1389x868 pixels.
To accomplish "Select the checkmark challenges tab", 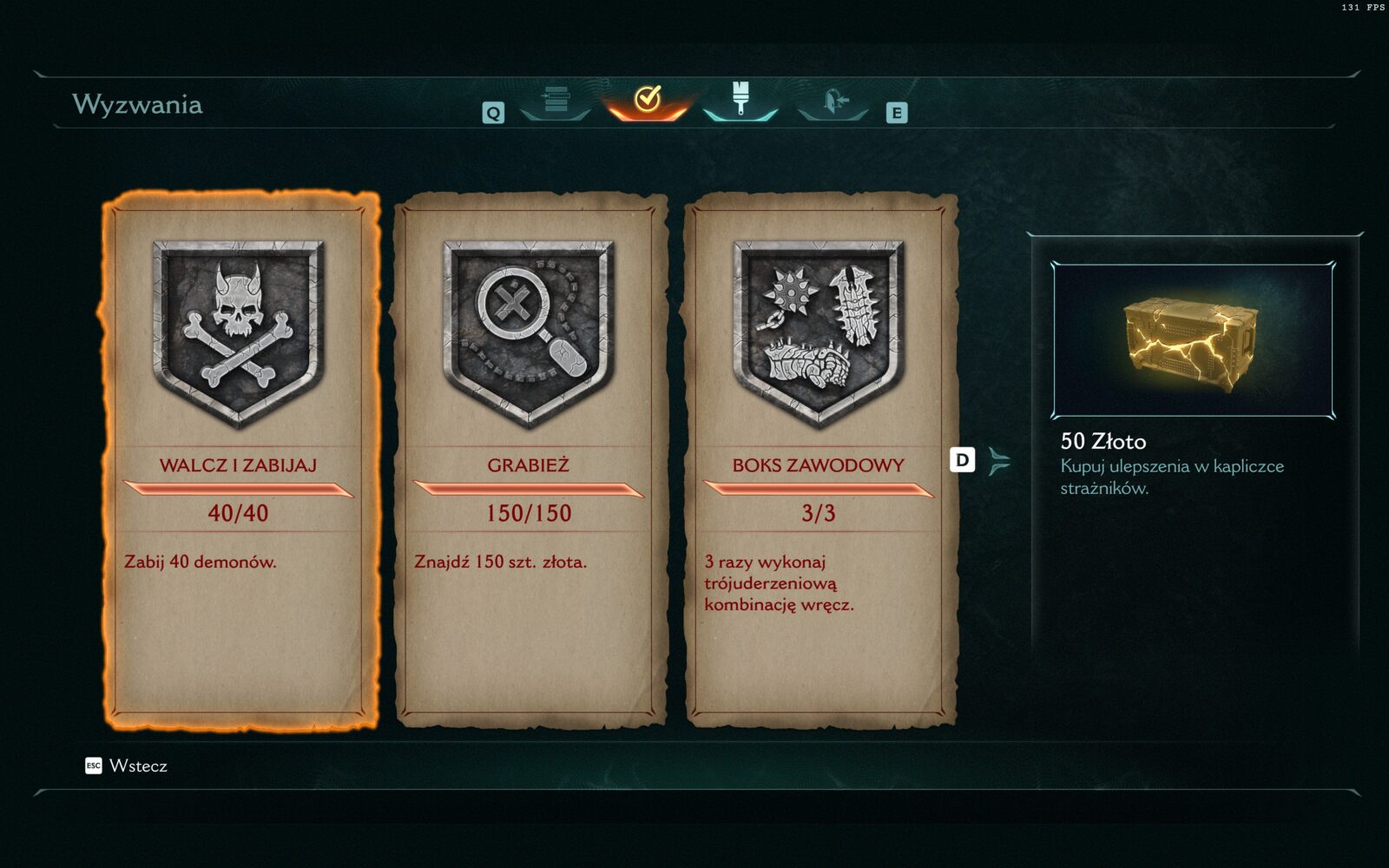I will [x=648, y=101].
